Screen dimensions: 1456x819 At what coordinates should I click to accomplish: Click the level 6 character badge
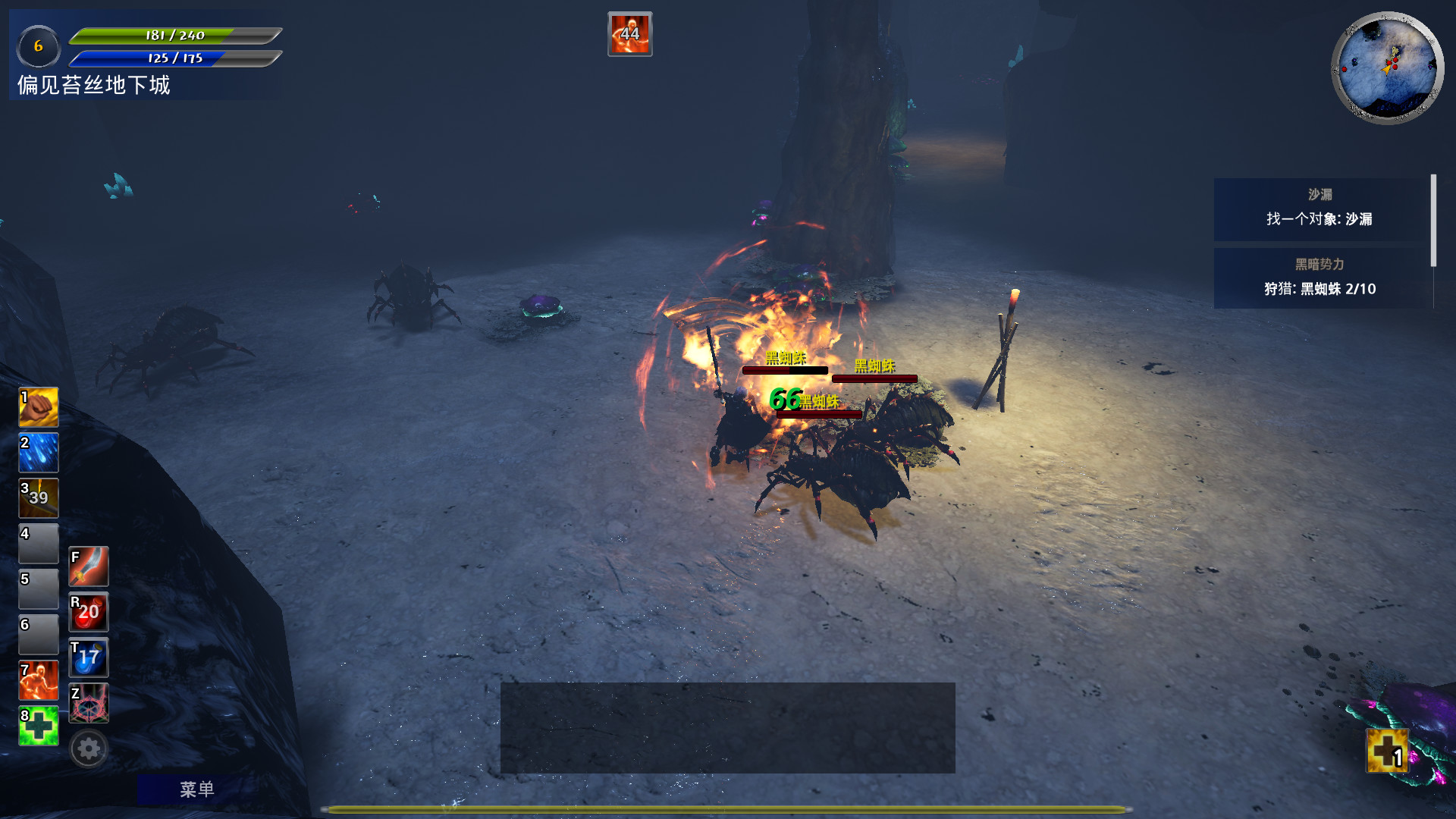[38, 46]
